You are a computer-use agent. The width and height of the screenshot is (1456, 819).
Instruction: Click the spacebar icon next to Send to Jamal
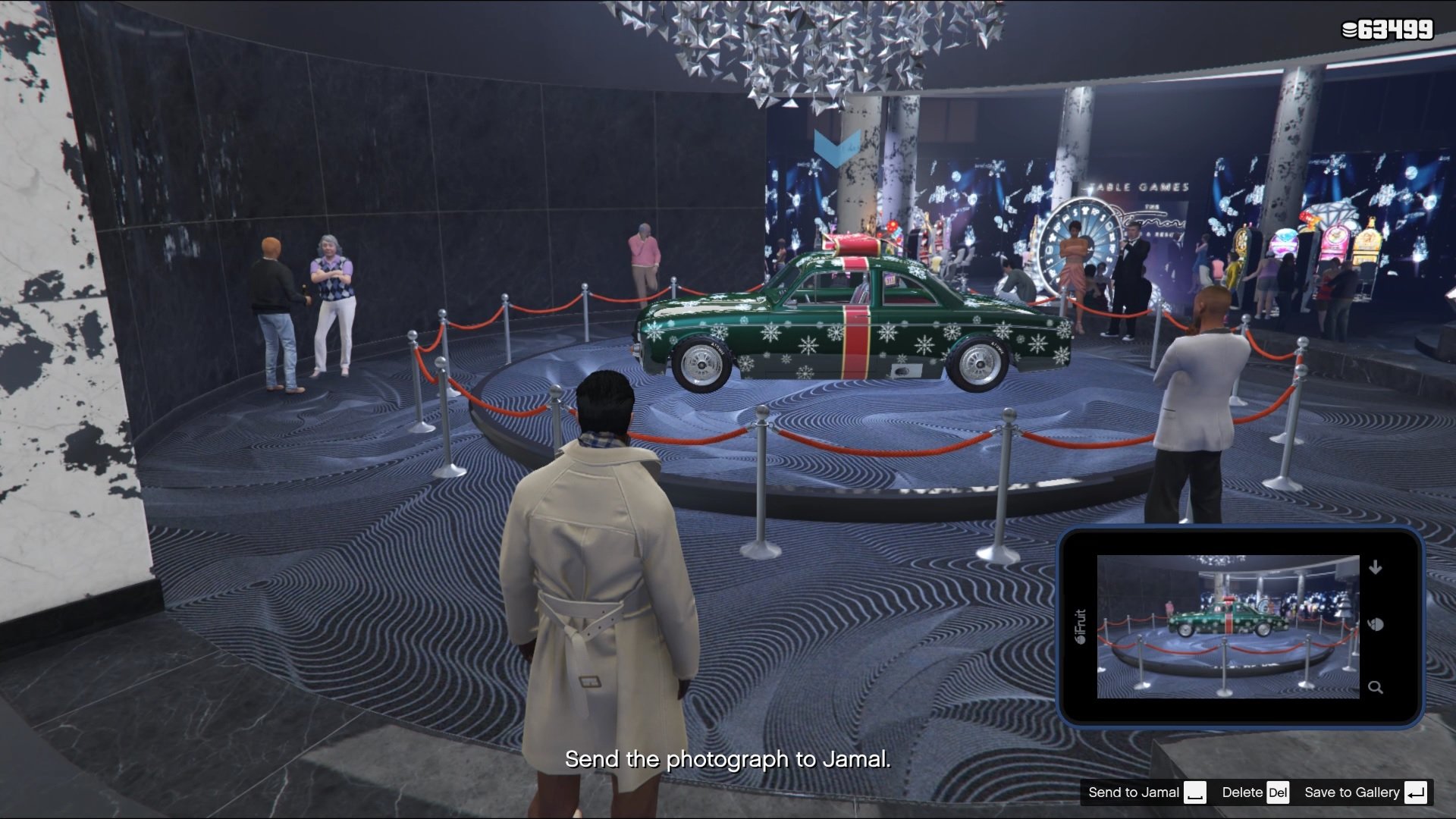[x=1197, y=792]
